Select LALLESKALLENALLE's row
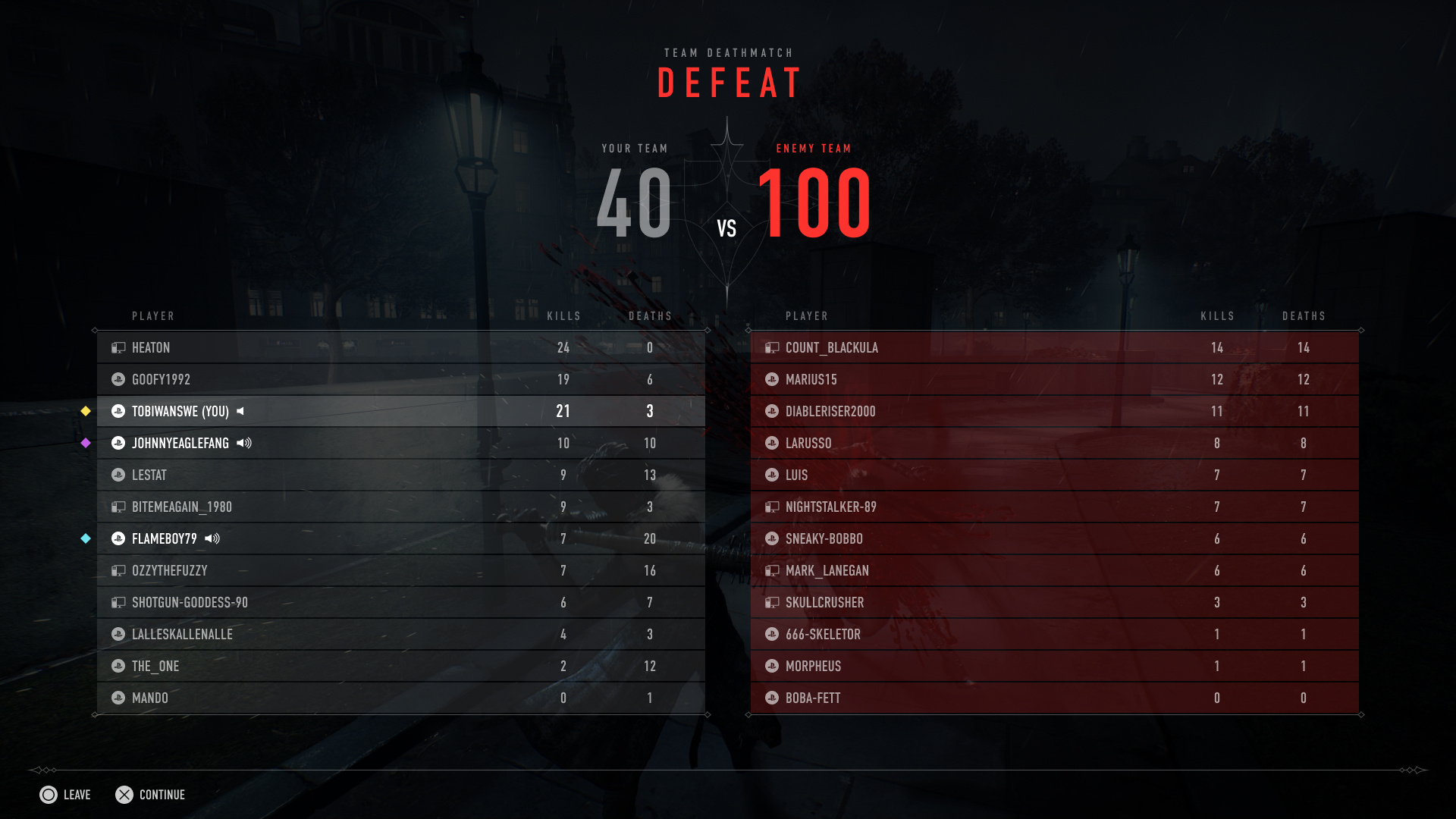 tap(400, 635)
